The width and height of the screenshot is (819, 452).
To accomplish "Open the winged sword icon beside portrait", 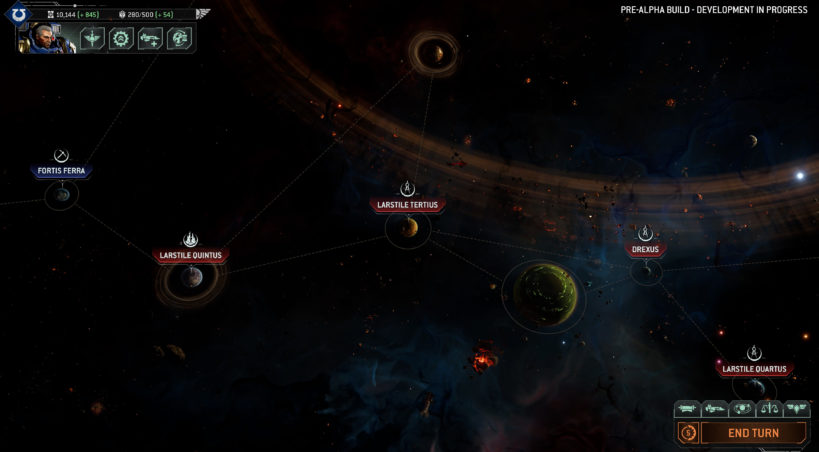I will (x=93, y=38).
